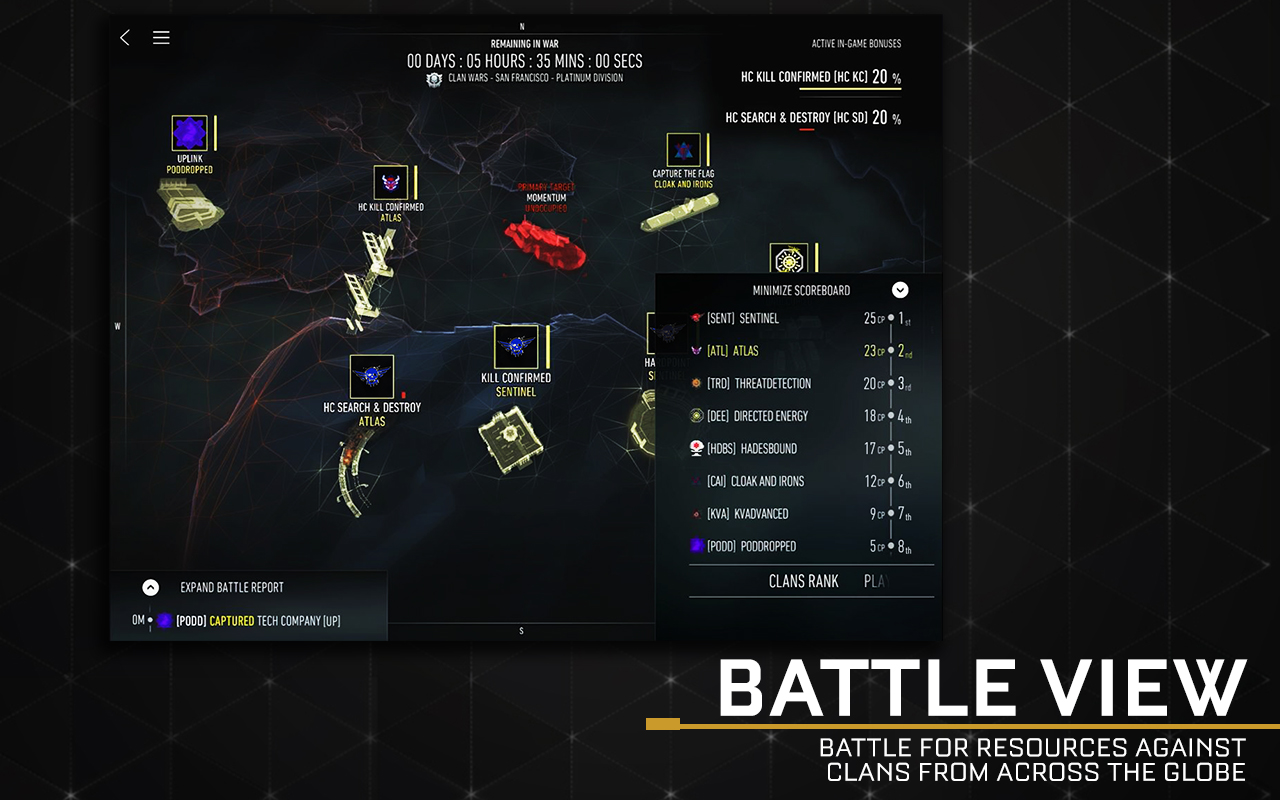1280x800 pixels.
Task: Select the Sentinel clan scoreboard row
Action: tap(800, 319)
